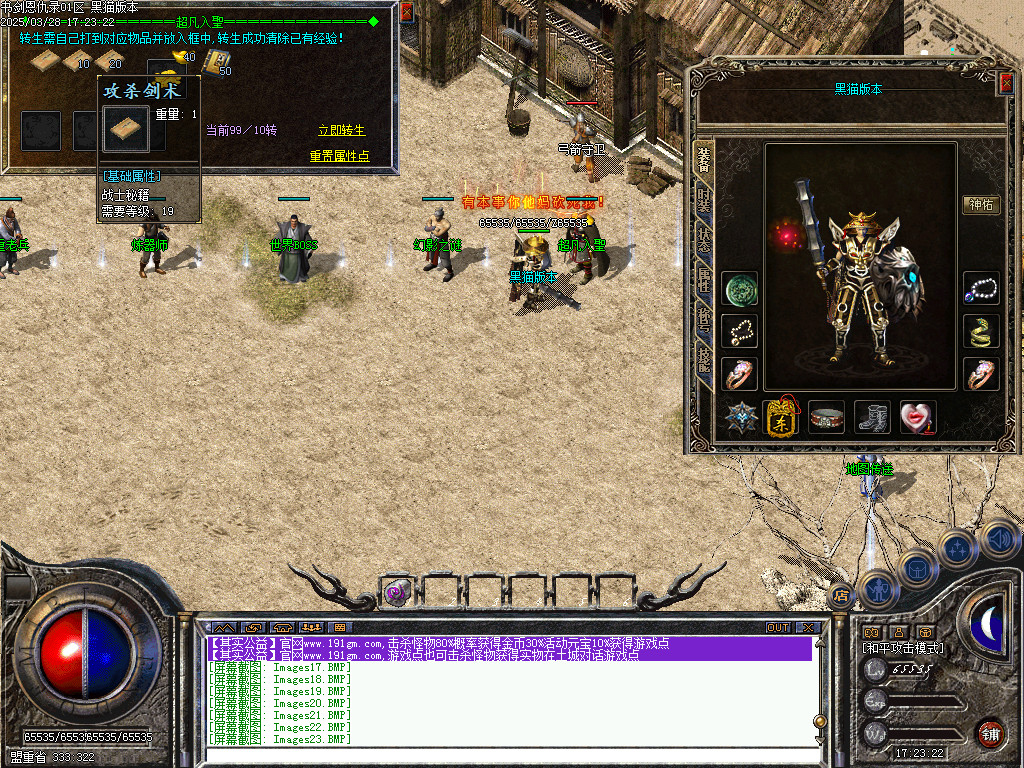Click the 神佑 button
Screen dimensions: 1024x768
tap(980, 205)
